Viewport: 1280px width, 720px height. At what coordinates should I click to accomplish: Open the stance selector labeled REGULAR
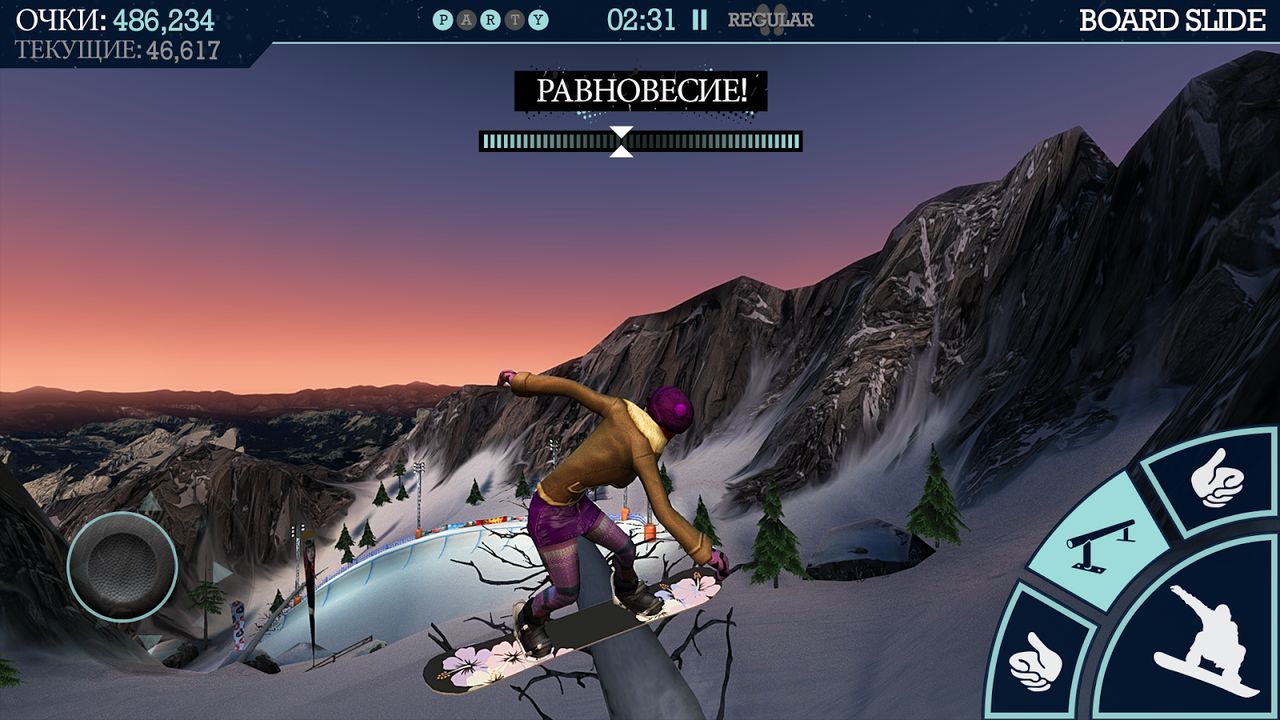point(770,18)
